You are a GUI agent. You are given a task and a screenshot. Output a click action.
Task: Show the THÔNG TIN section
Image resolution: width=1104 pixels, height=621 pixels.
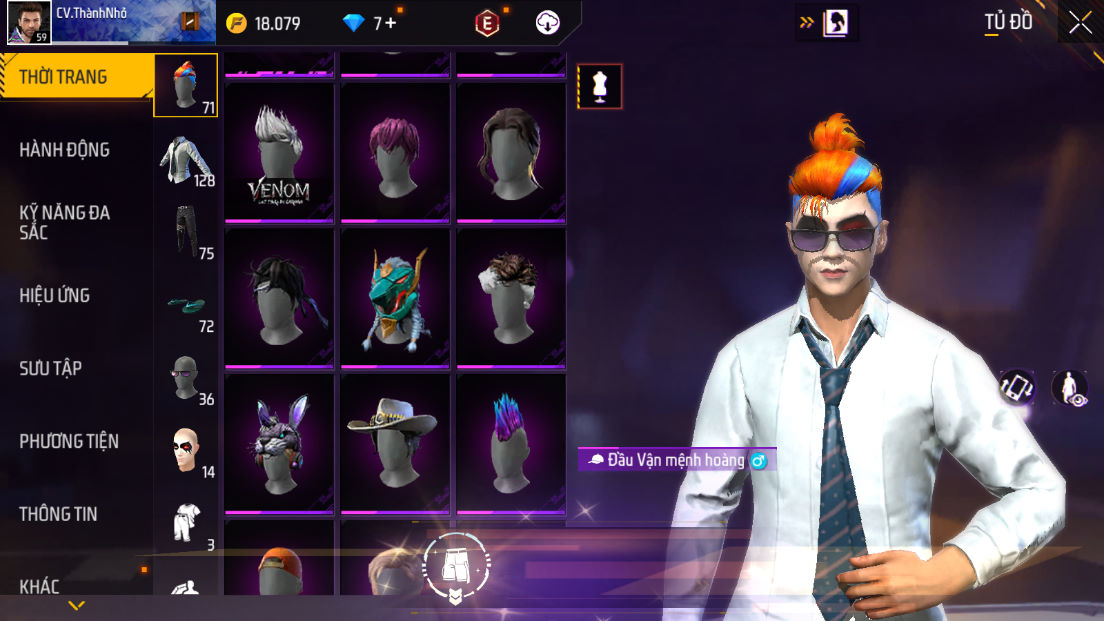point(58,514)
